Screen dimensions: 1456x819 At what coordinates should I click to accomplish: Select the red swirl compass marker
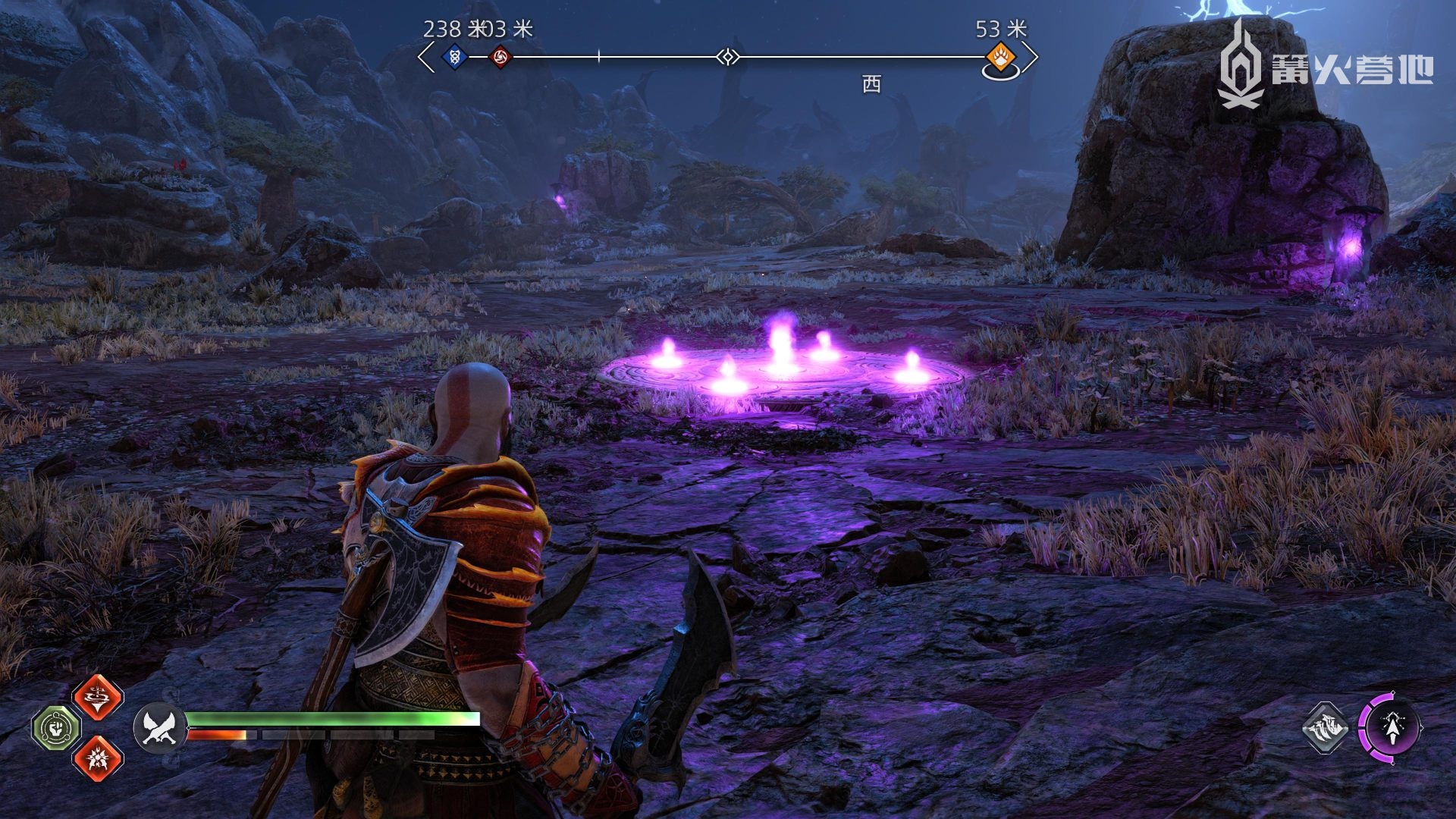coord(500,56)
